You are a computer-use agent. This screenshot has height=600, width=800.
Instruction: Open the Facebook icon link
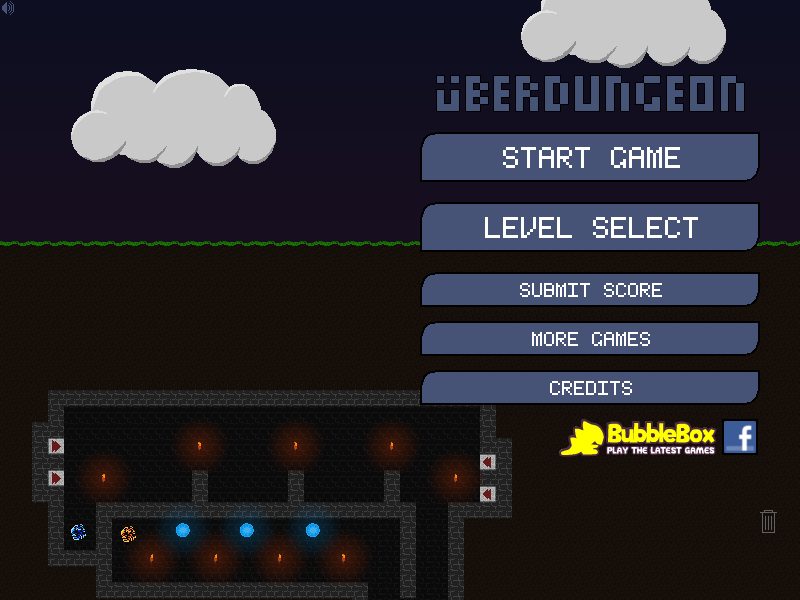point(740,437)
